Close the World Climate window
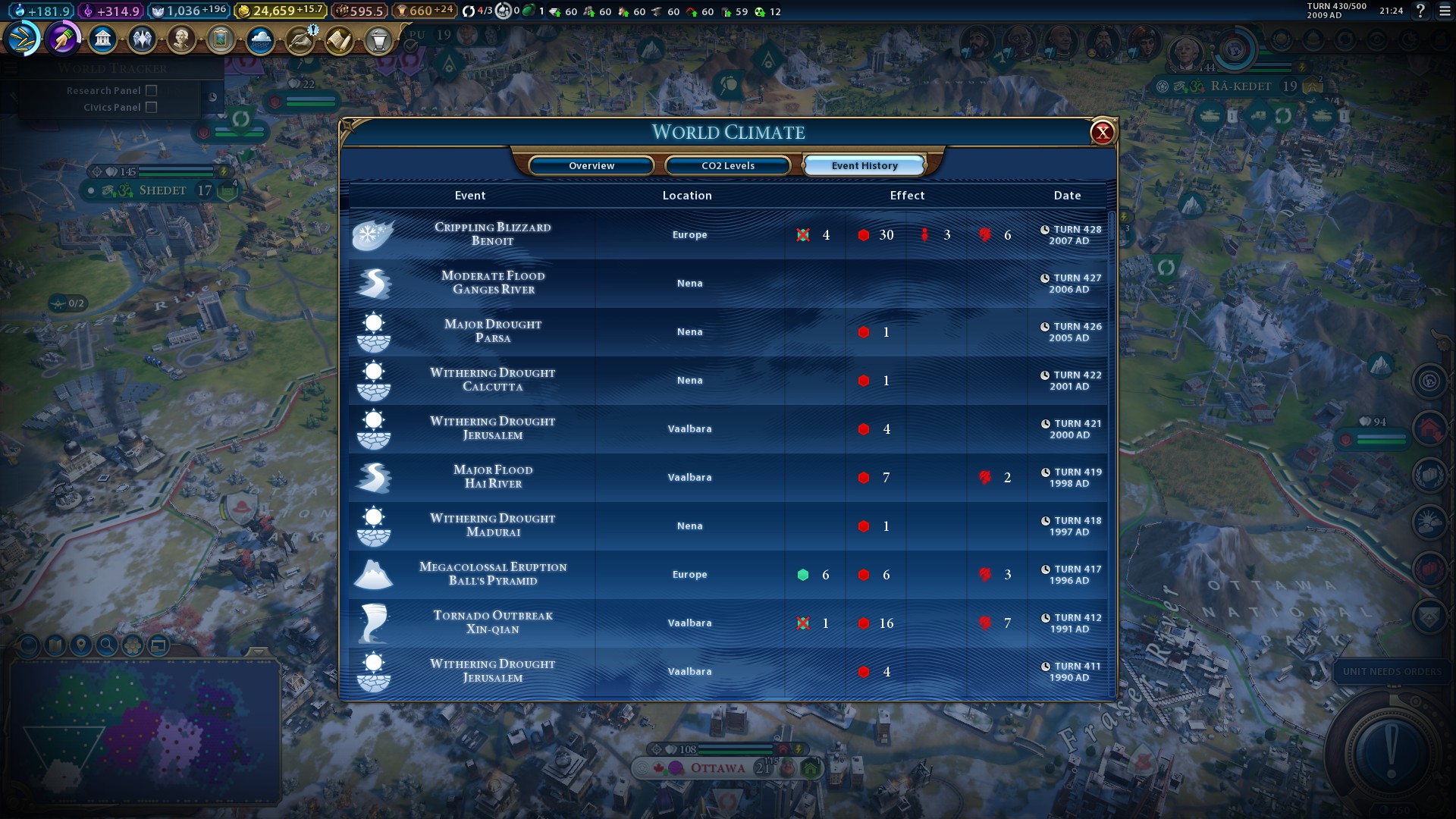1456x819 pixels. click(x=1102, y=133)
